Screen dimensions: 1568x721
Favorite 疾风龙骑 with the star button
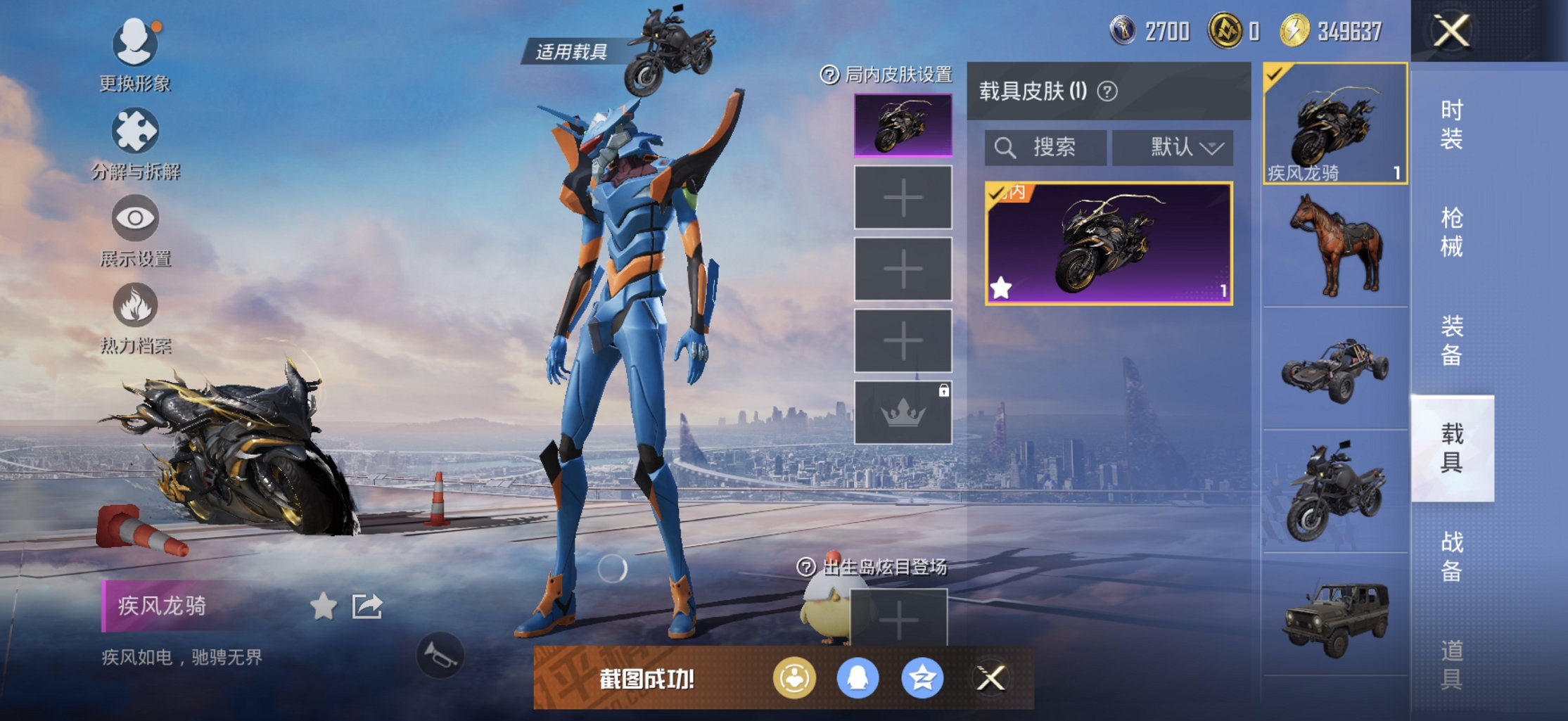point(324,606)
